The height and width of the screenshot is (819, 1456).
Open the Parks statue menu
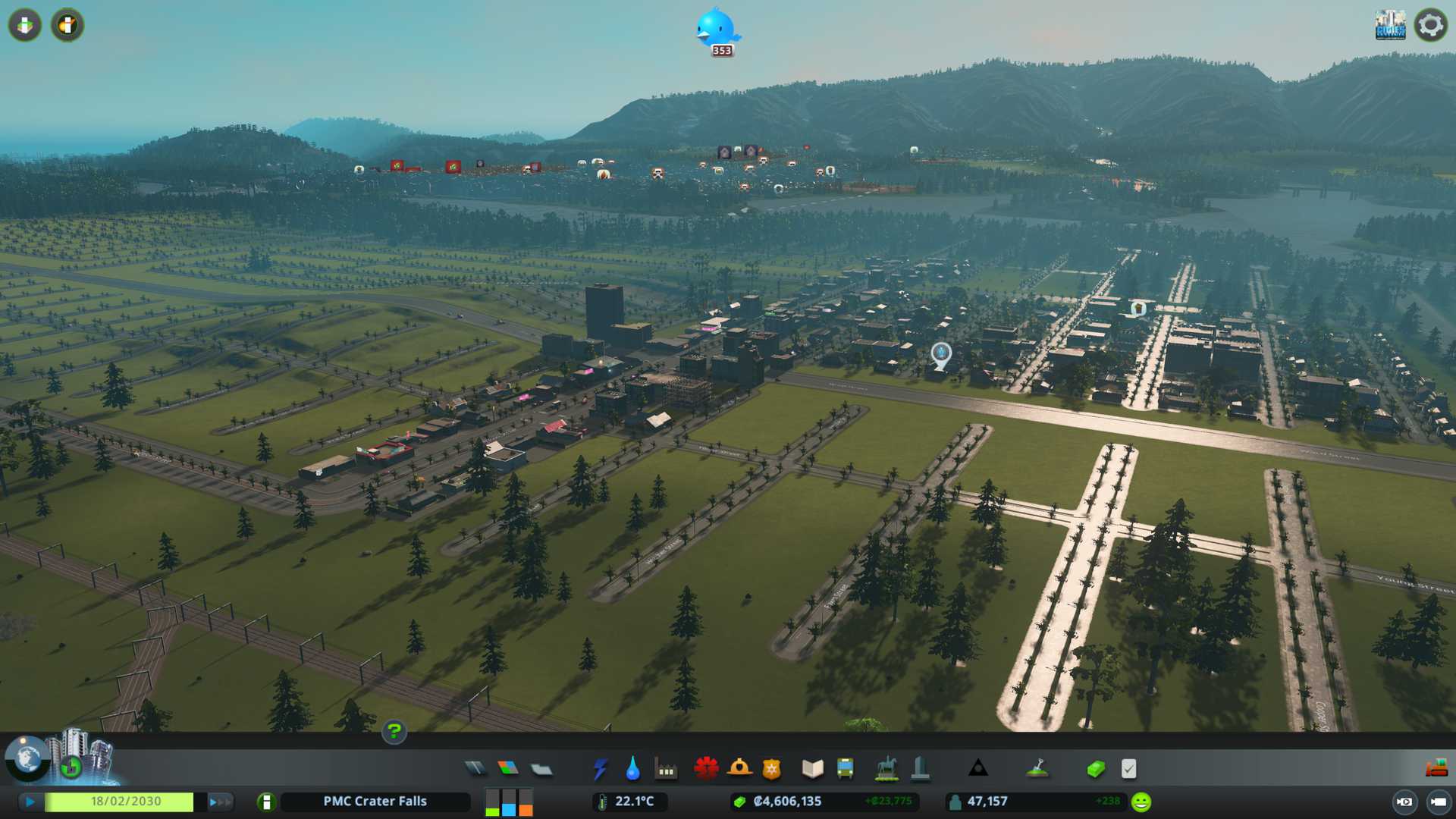(886, 769)
